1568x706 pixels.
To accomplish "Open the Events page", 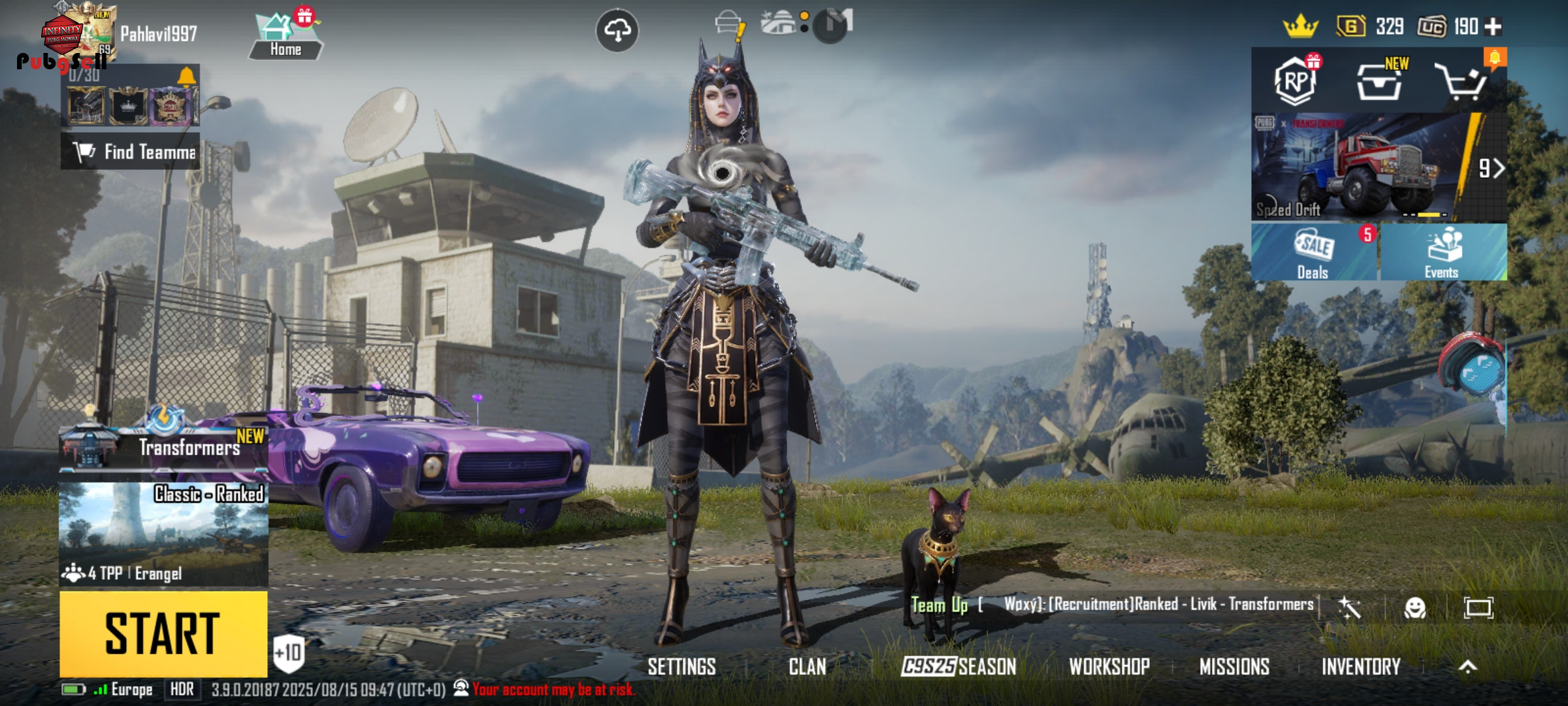I will 1443,252.
